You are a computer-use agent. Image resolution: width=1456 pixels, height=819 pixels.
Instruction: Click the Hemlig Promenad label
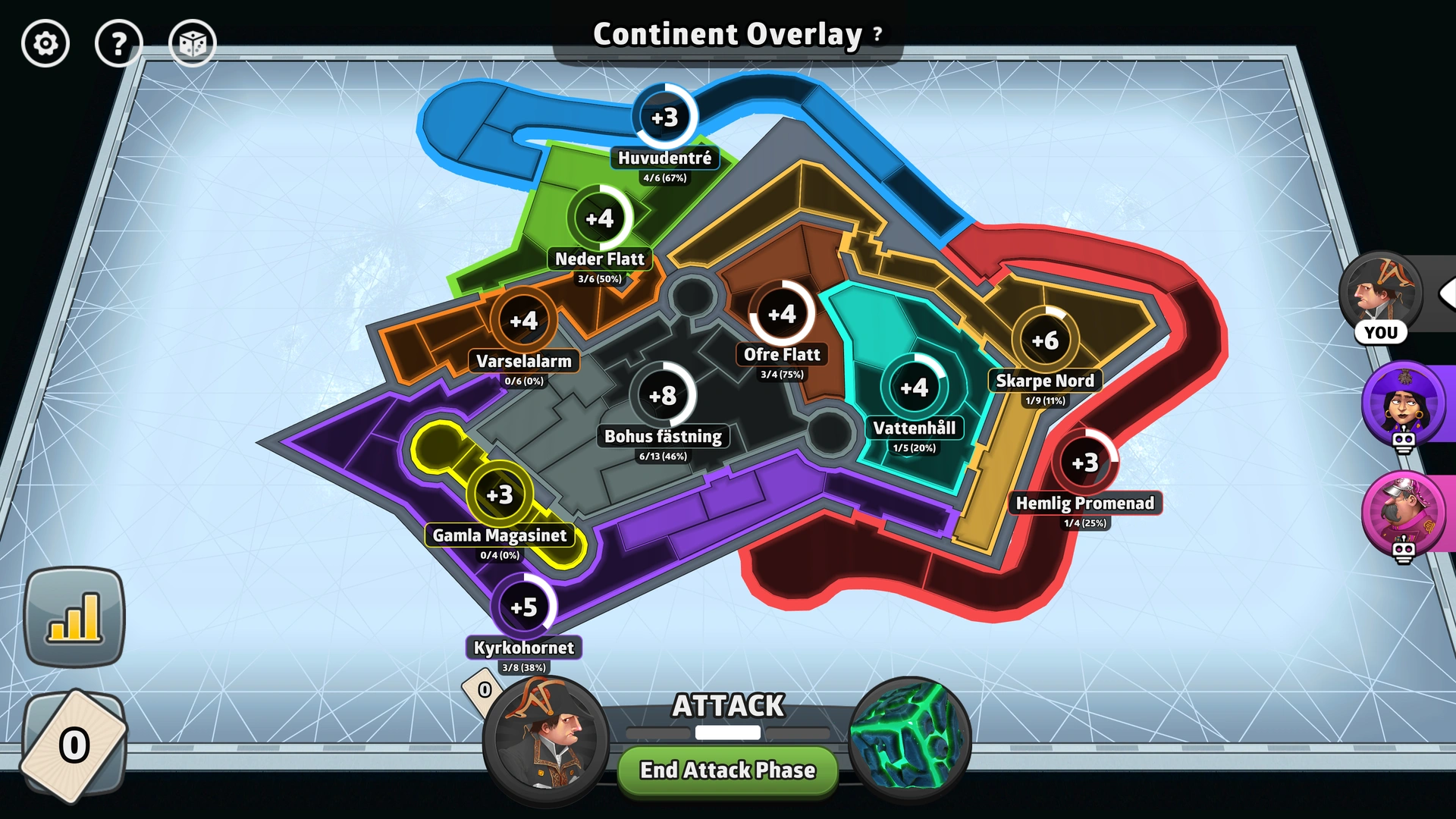1086,503
